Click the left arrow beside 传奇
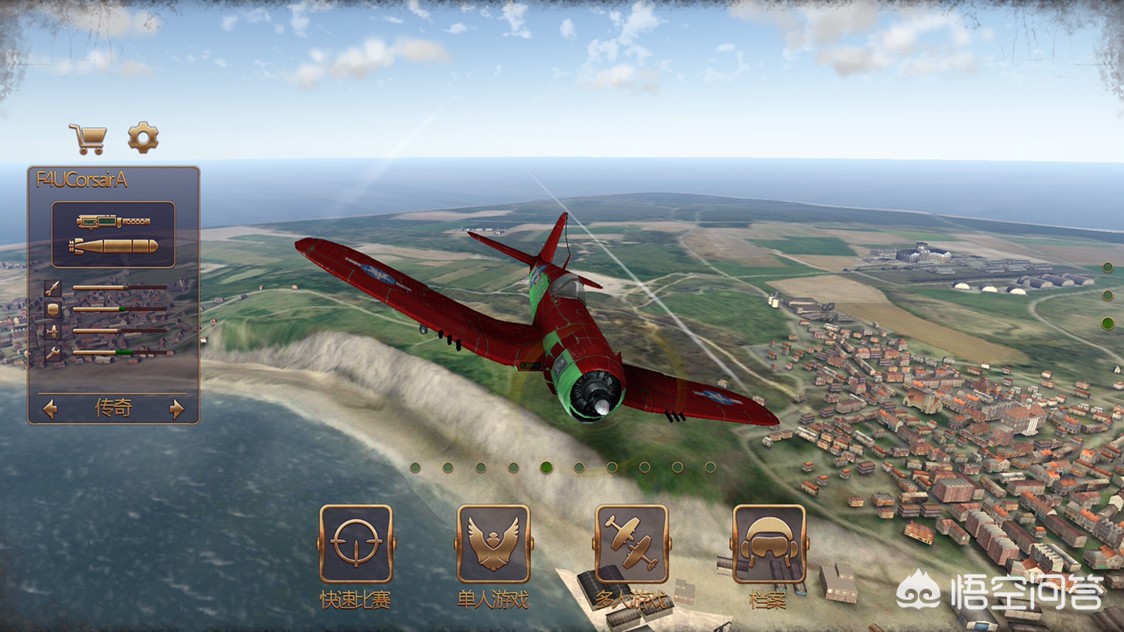The image size is (1124, 632). click(x=50, y=408)
